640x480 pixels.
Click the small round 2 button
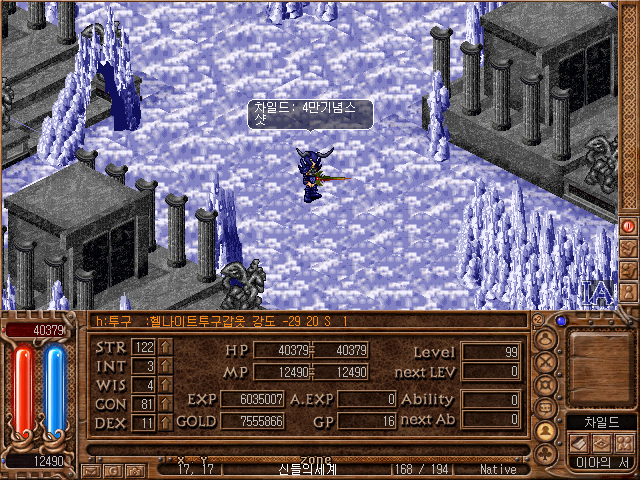pyautogui.click(x=538, y=320)
